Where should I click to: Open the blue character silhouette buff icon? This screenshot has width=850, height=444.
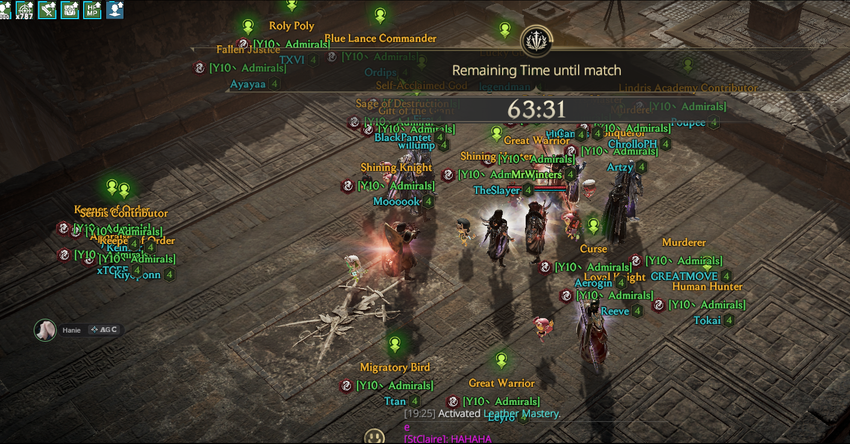[115, 10]
